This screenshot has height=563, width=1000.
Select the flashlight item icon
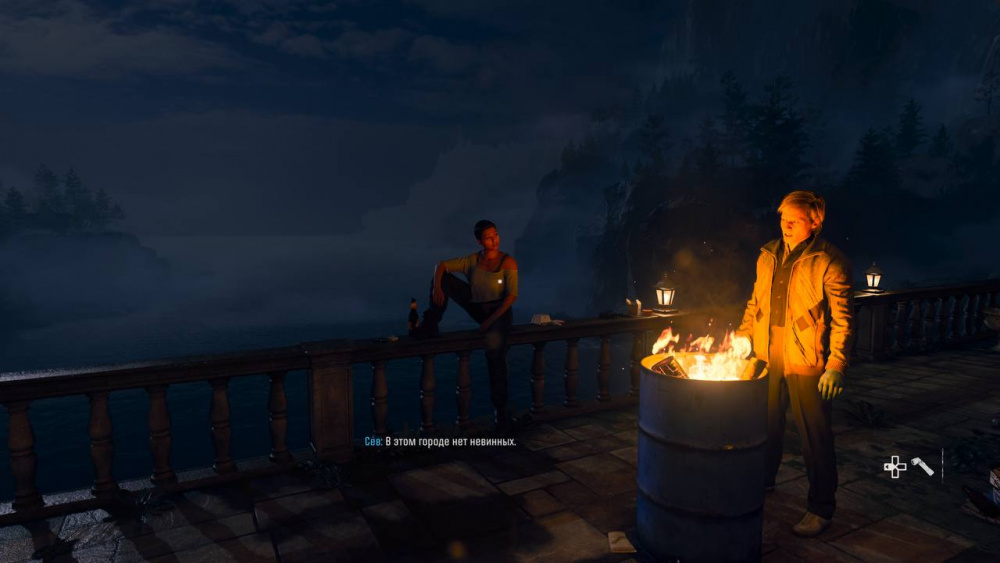(922, 466)
